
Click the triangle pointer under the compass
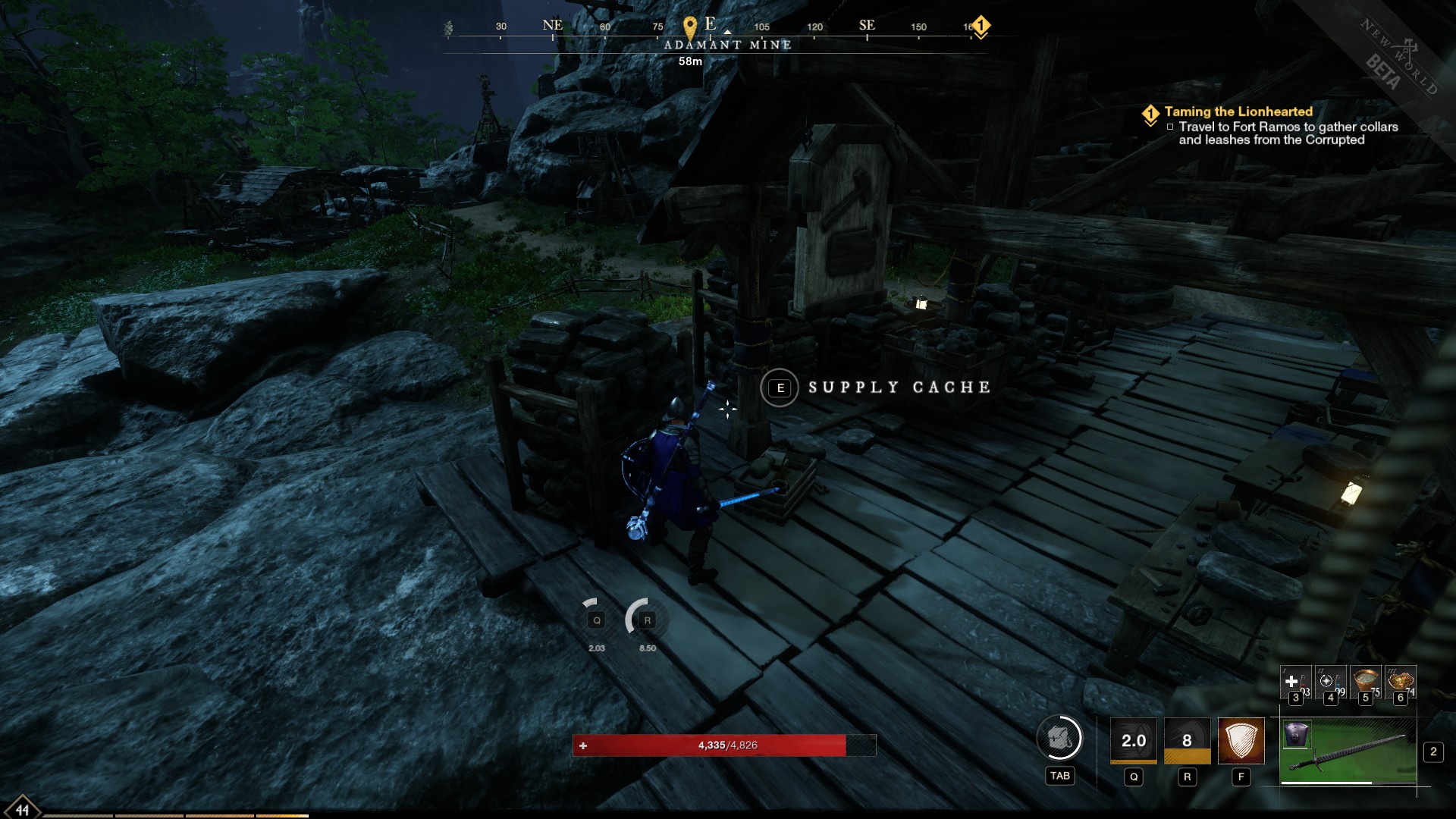727,33
